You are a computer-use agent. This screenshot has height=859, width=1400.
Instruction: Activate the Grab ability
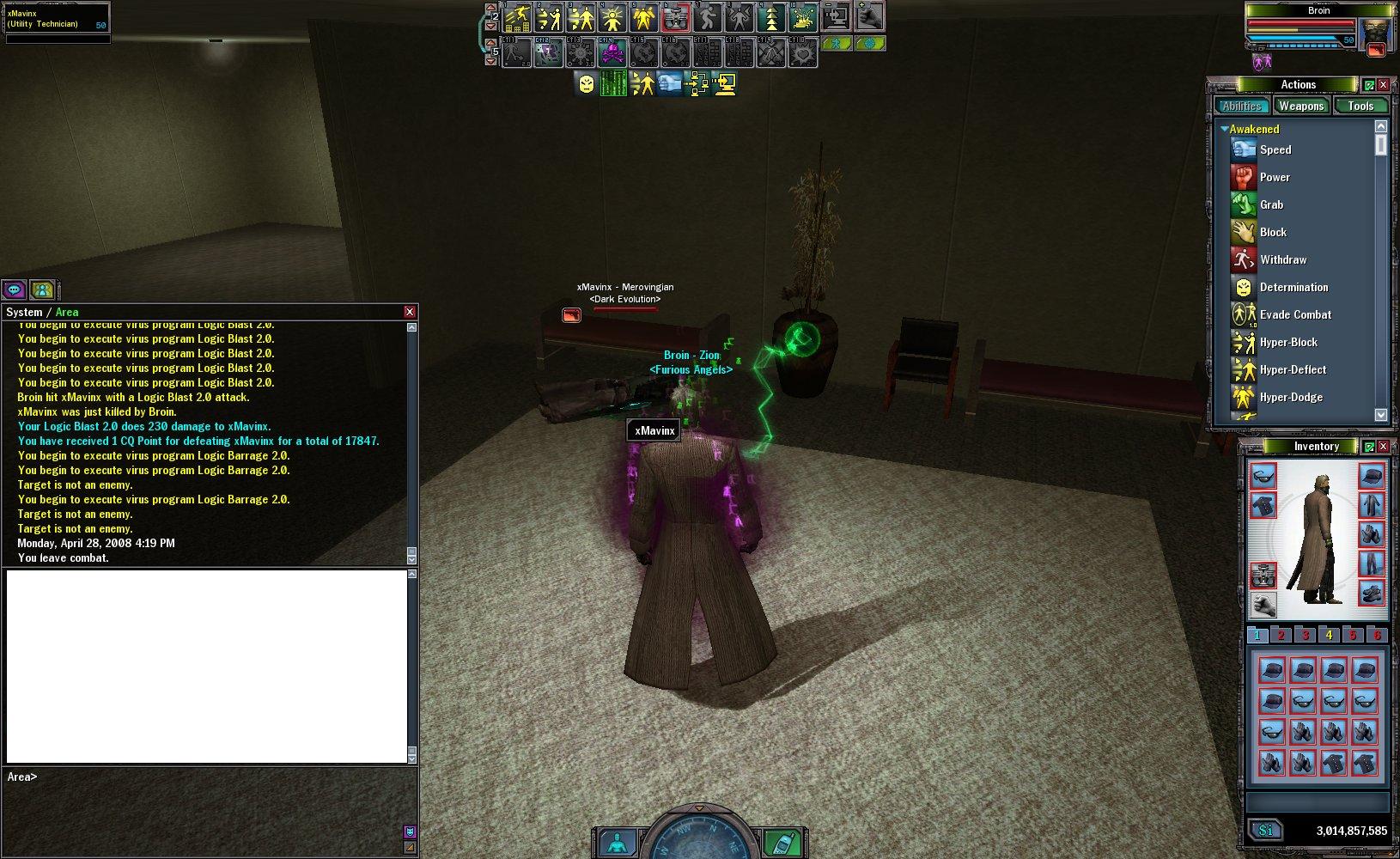[1271, 204]
